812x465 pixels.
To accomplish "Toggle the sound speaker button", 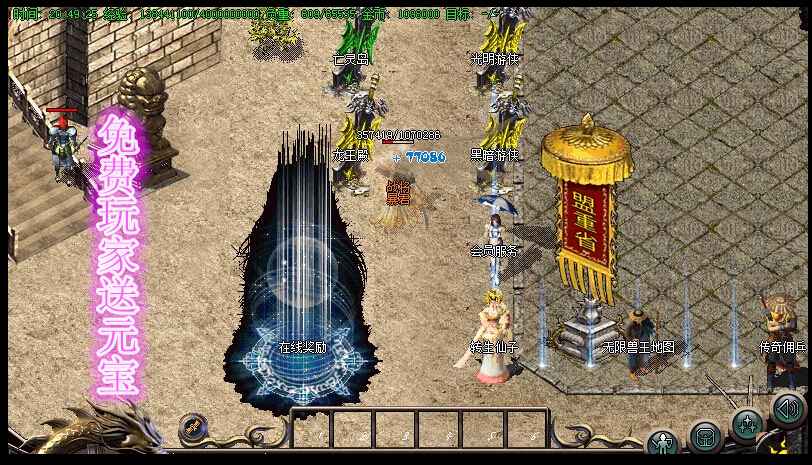I will coord(788,408).
